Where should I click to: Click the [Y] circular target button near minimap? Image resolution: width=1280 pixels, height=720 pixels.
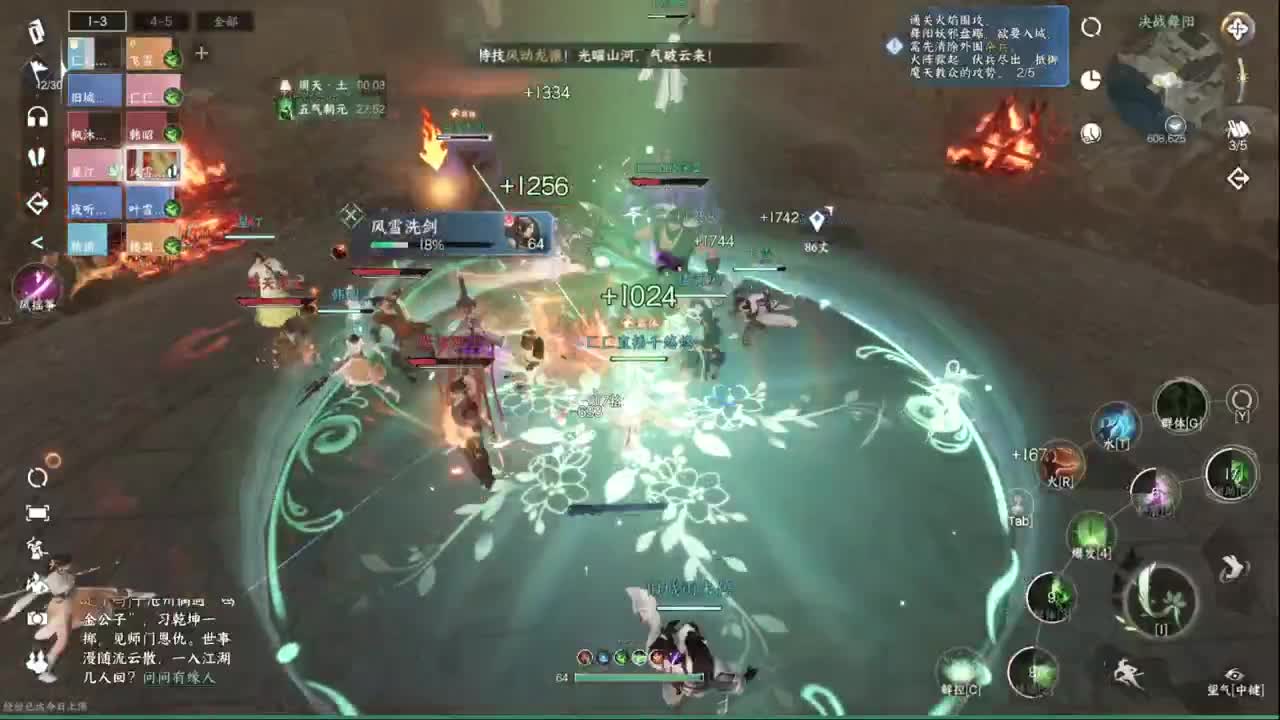click(x=1240, y=400)
